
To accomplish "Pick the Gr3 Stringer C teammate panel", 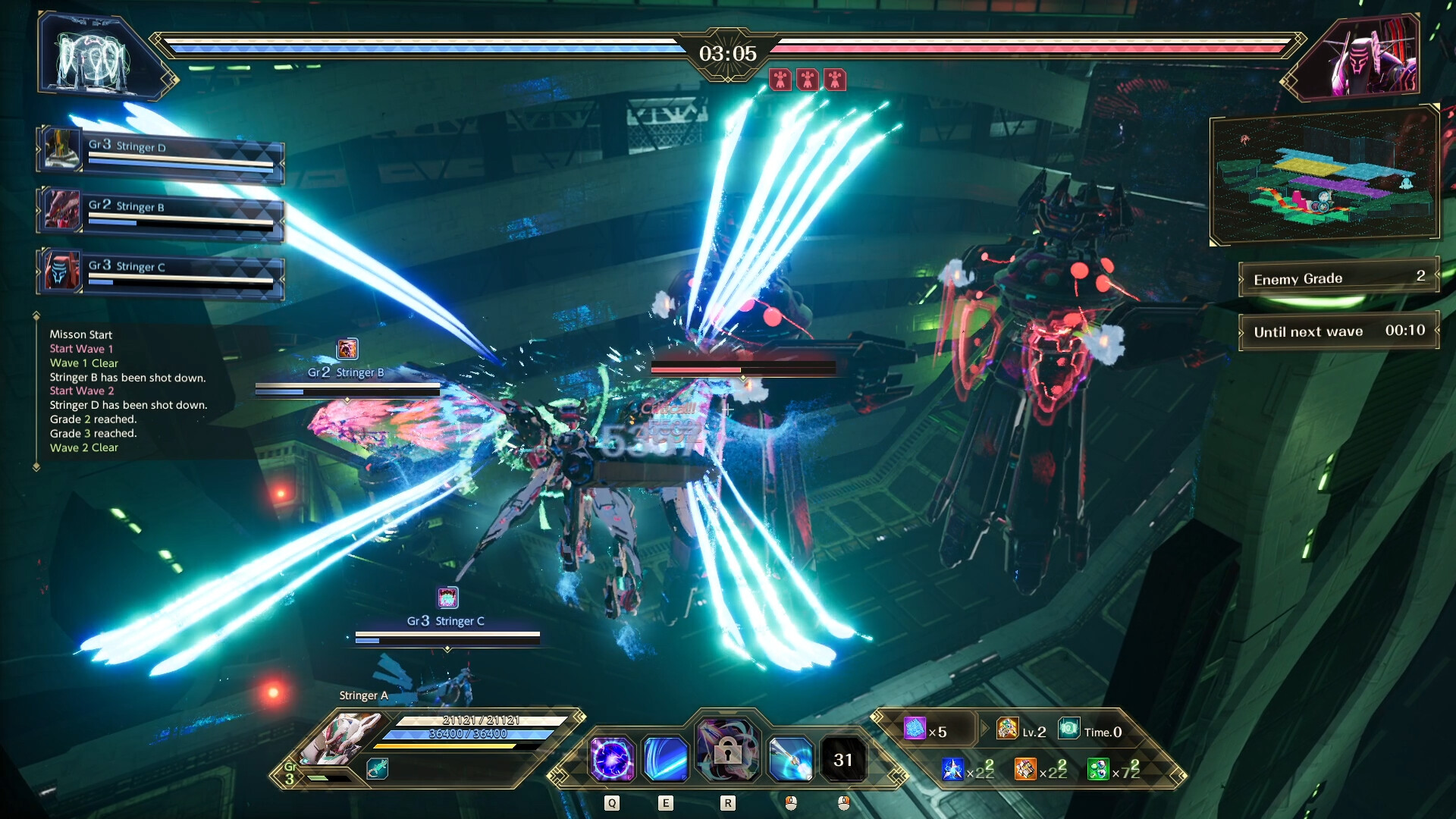I will pos(161,271).
